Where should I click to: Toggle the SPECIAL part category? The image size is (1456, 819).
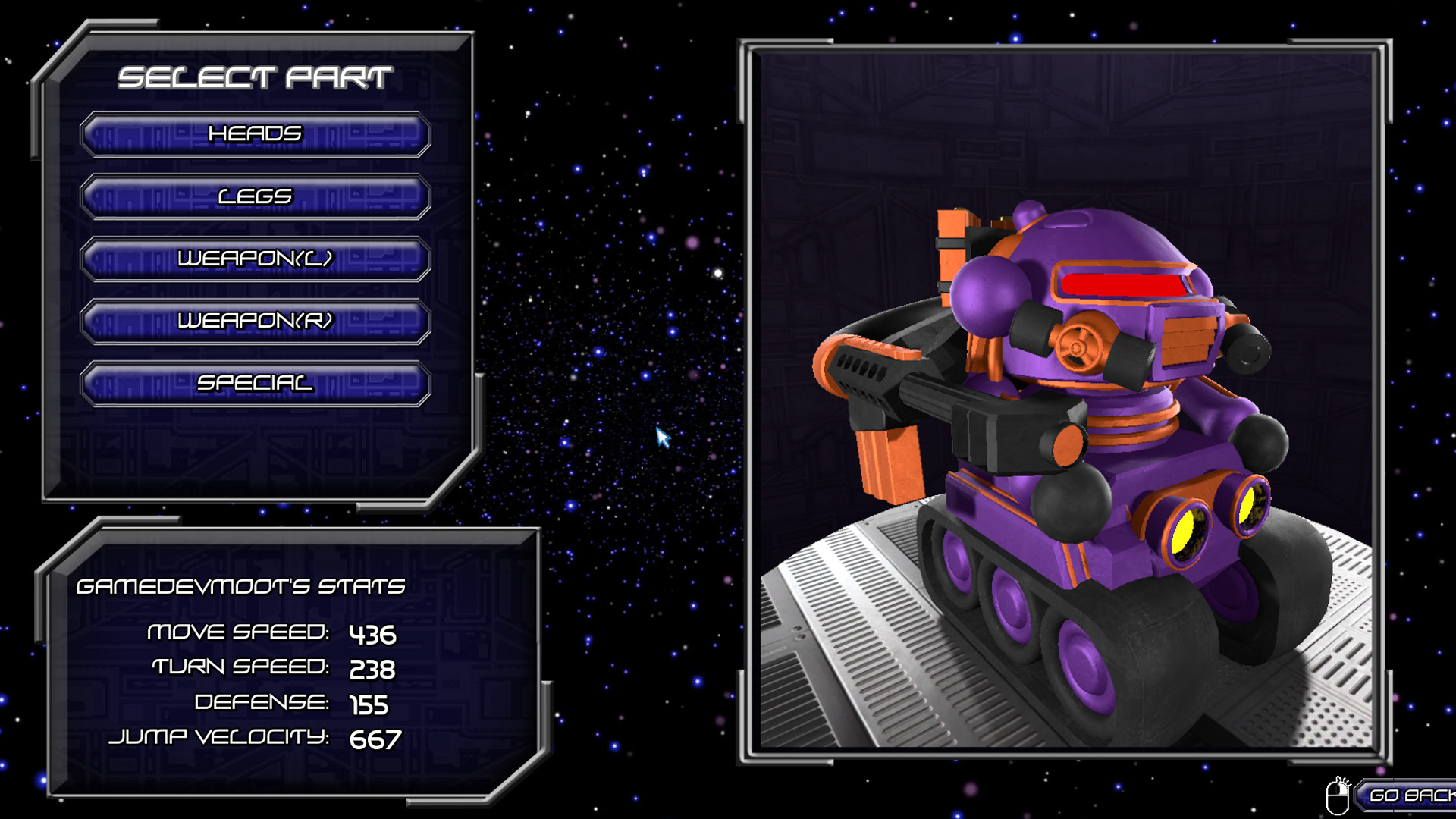click(256, 384)
